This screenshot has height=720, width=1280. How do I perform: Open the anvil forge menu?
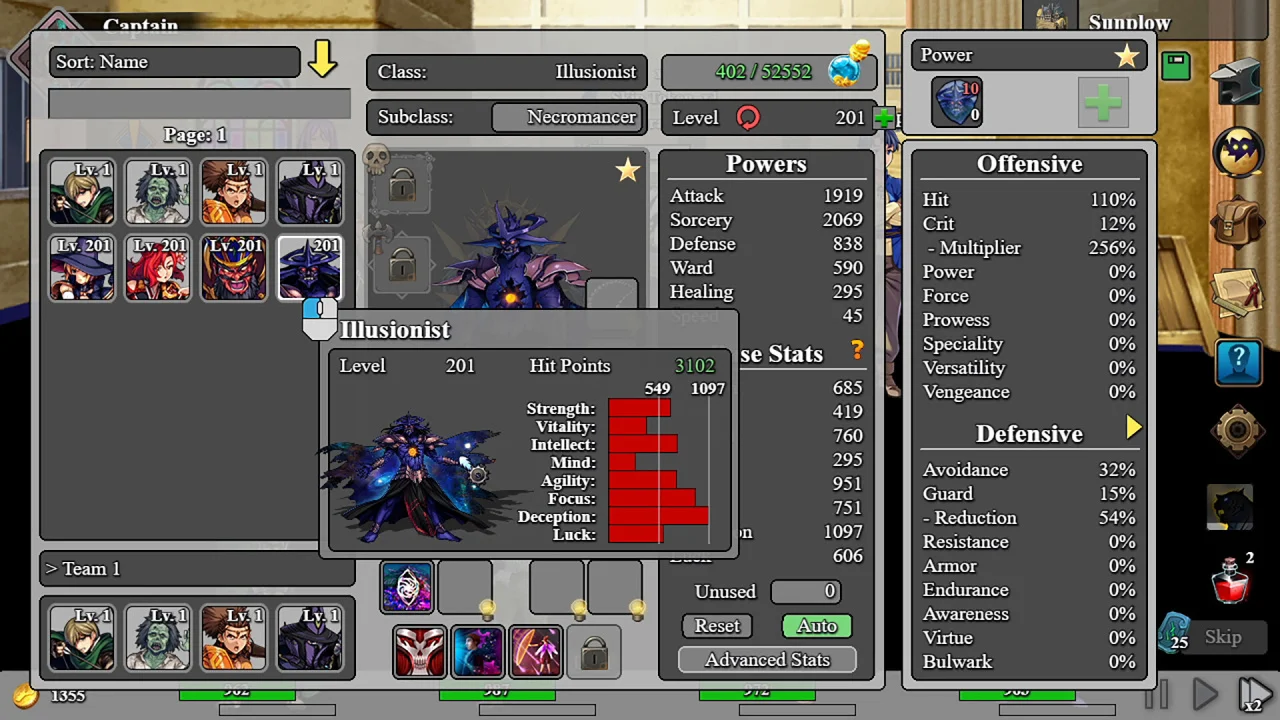pos(1238,84)
